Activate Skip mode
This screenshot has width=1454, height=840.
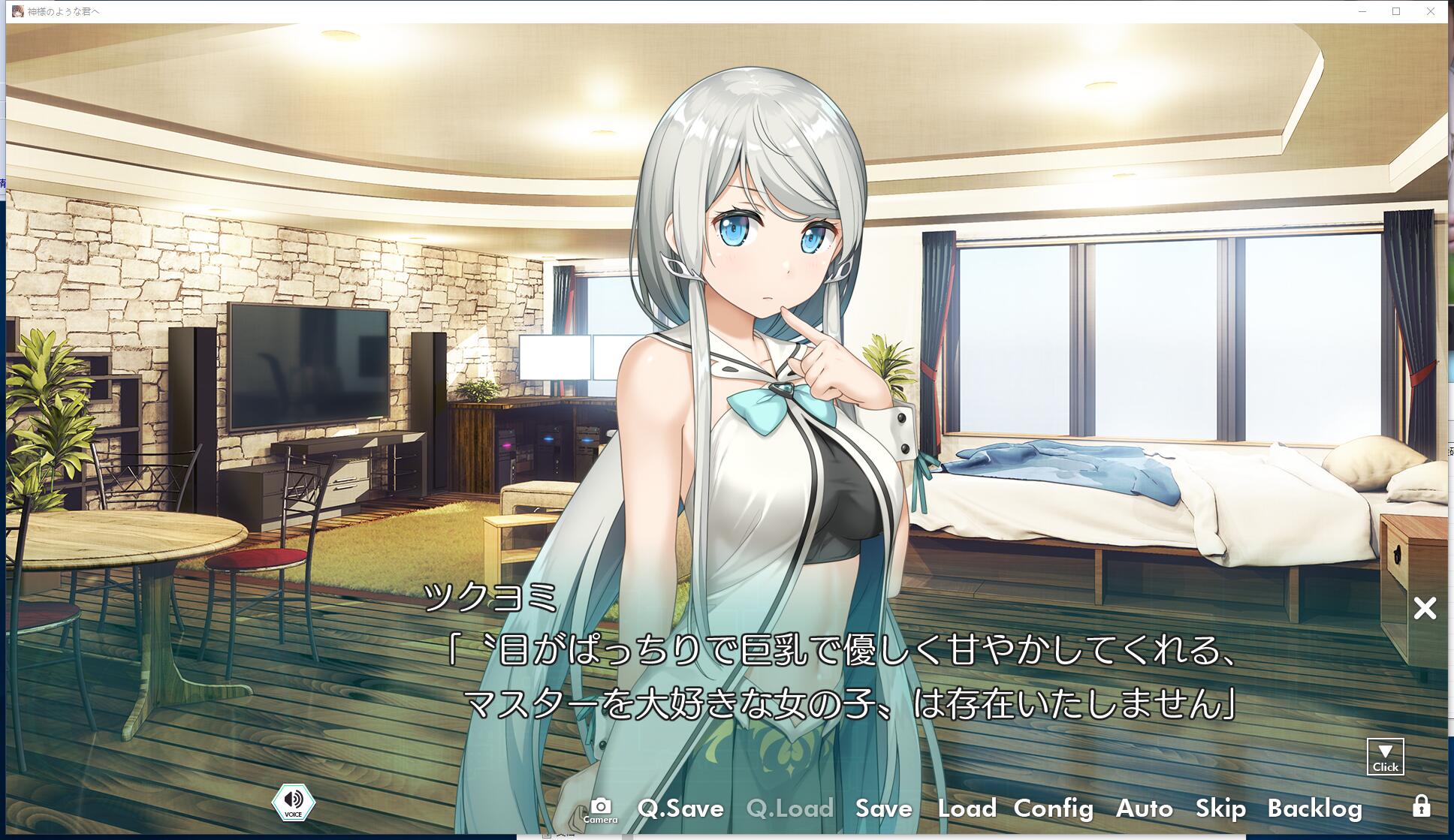pyautogui.click(x=1220, y=808)
